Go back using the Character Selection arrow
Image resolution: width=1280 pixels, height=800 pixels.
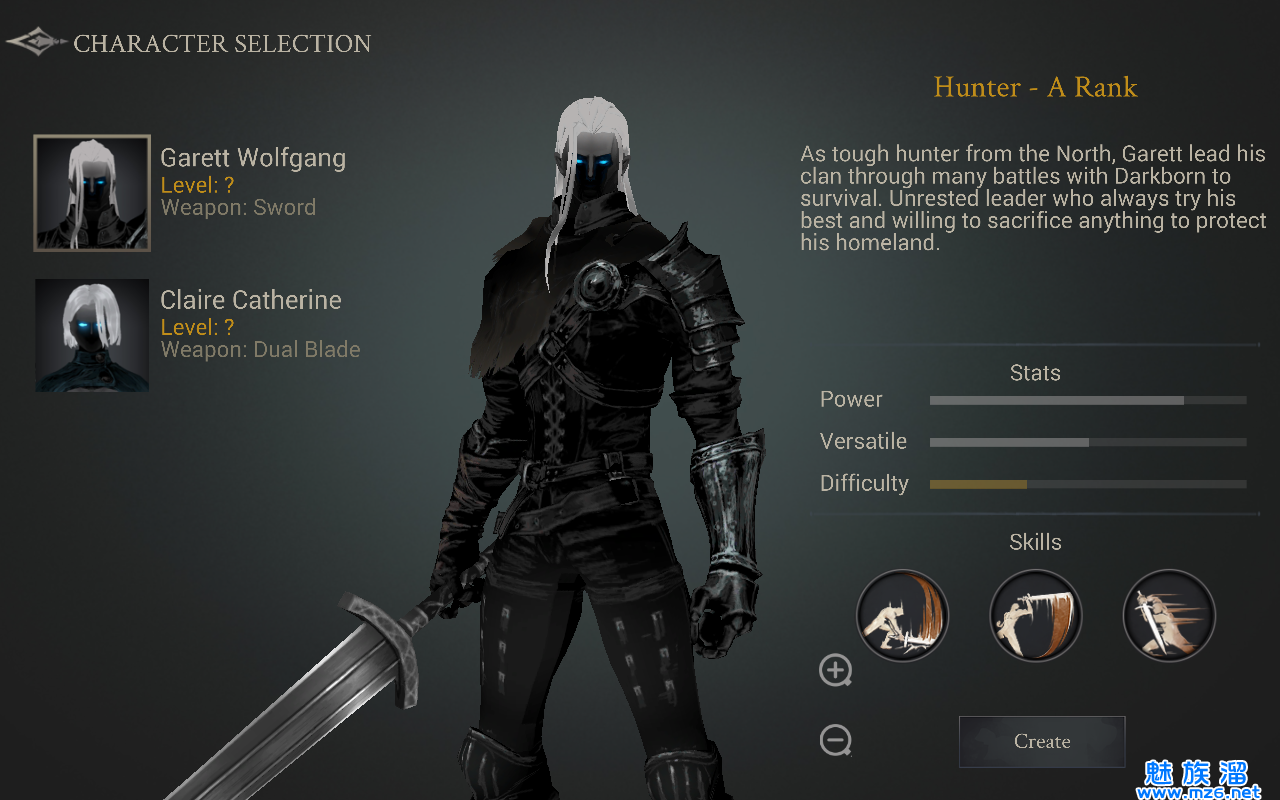(x=36, y=43)
